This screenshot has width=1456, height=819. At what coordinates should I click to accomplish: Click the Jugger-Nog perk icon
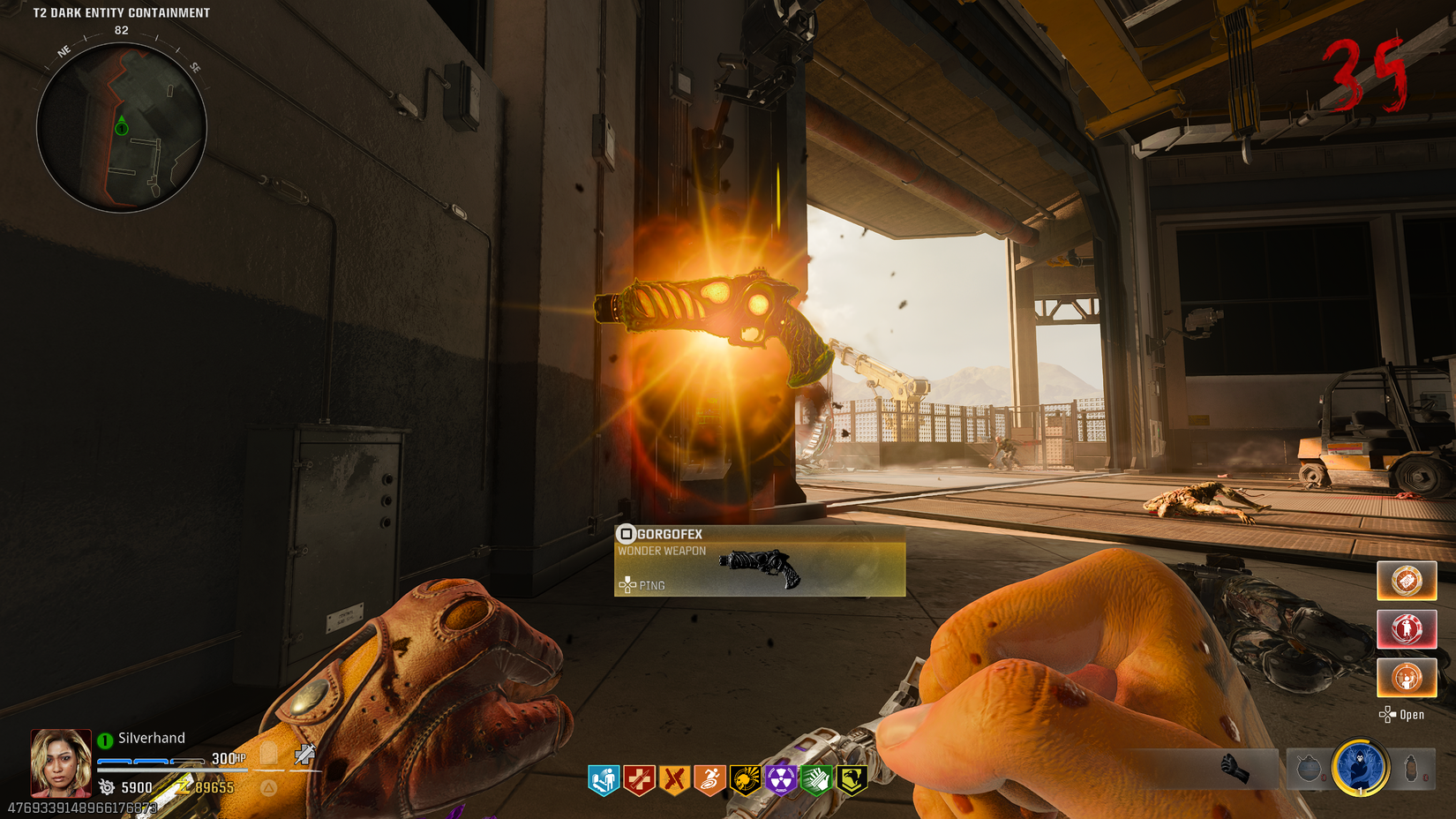pyautogui.click(x=638, y=778)
